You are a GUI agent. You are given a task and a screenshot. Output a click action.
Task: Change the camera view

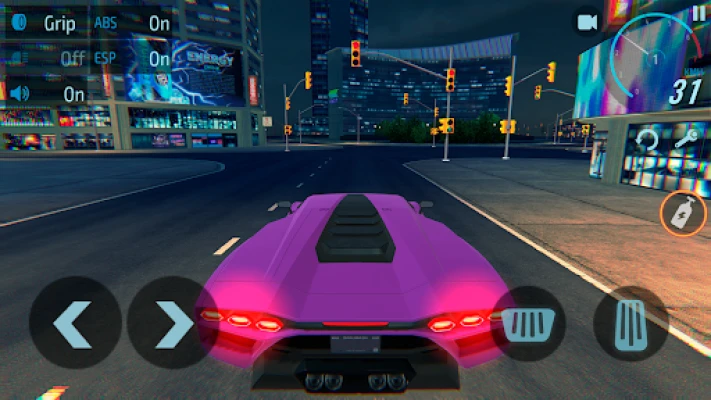587,21
